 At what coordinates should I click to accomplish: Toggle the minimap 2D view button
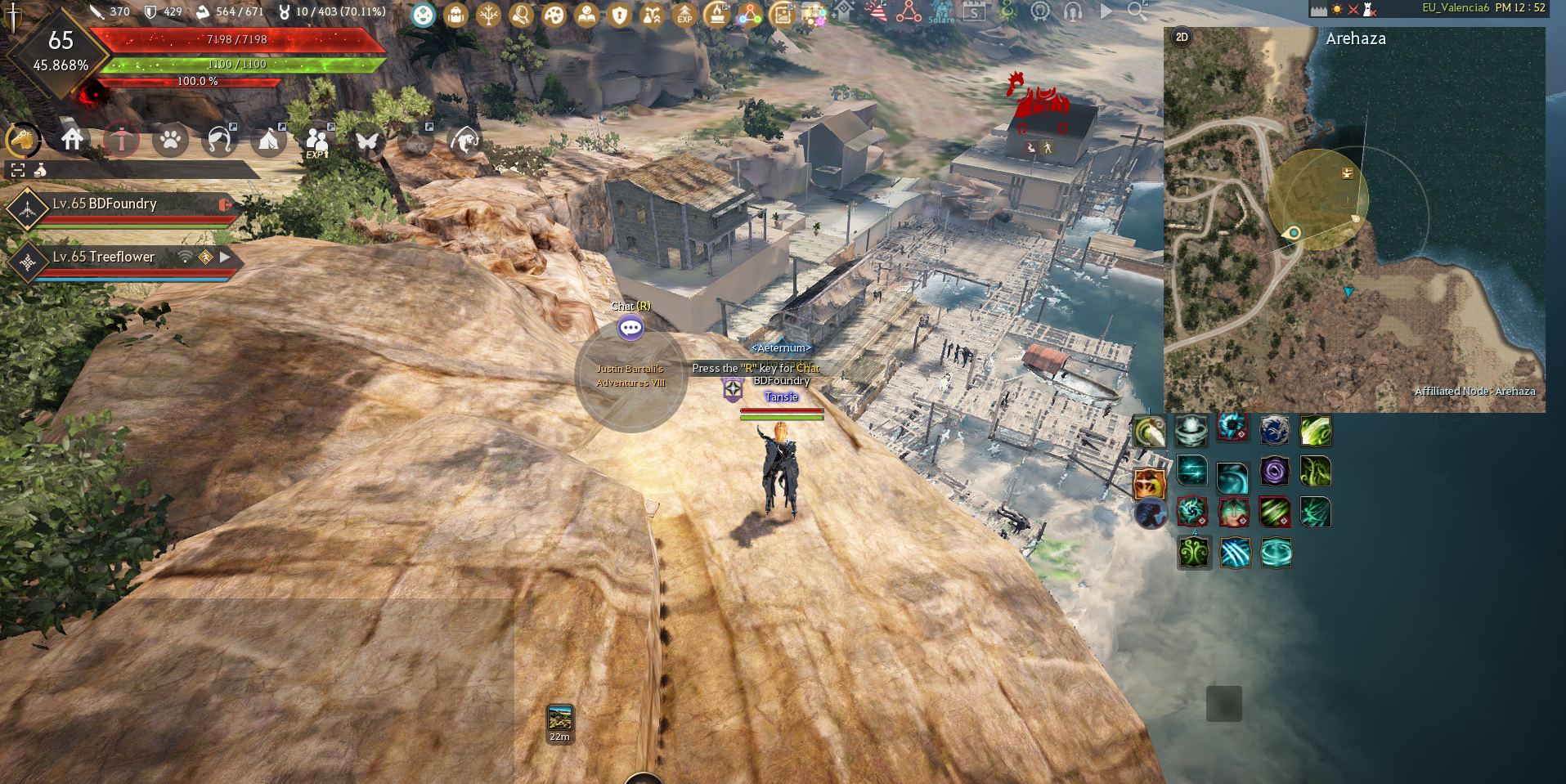pos(1182,37)
